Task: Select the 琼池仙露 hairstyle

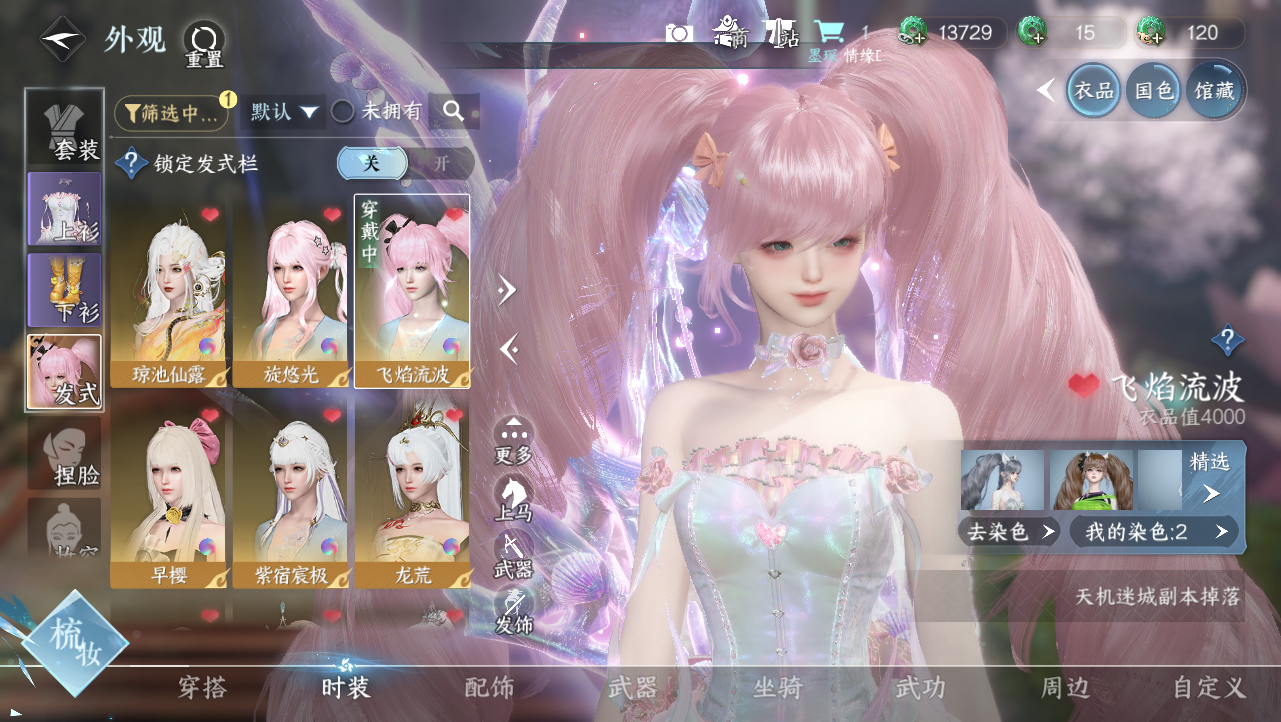Action: pyautogui.click(x=167, y=291)
